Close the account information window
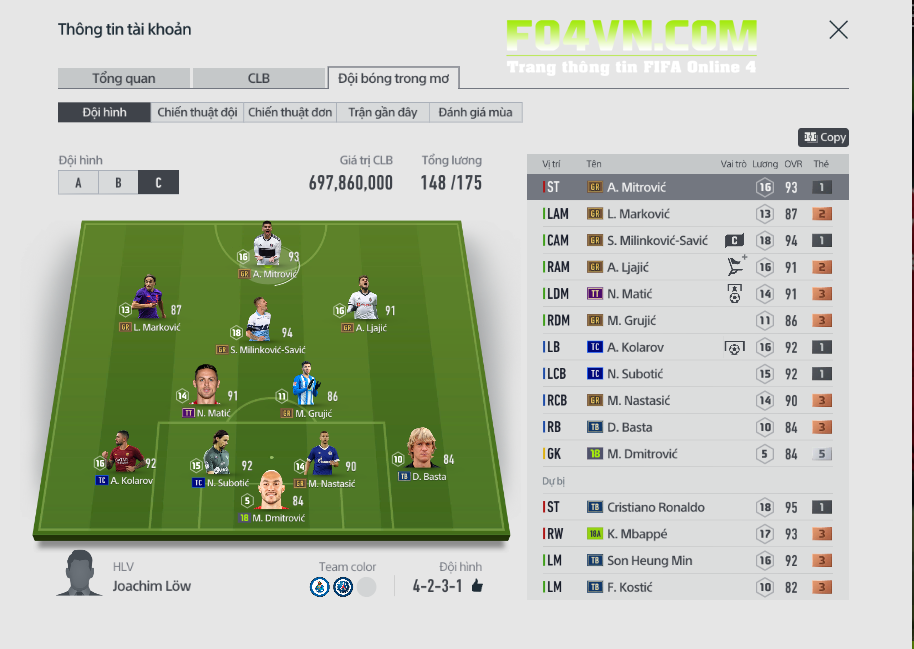914x649 pixels. point(838,30)
